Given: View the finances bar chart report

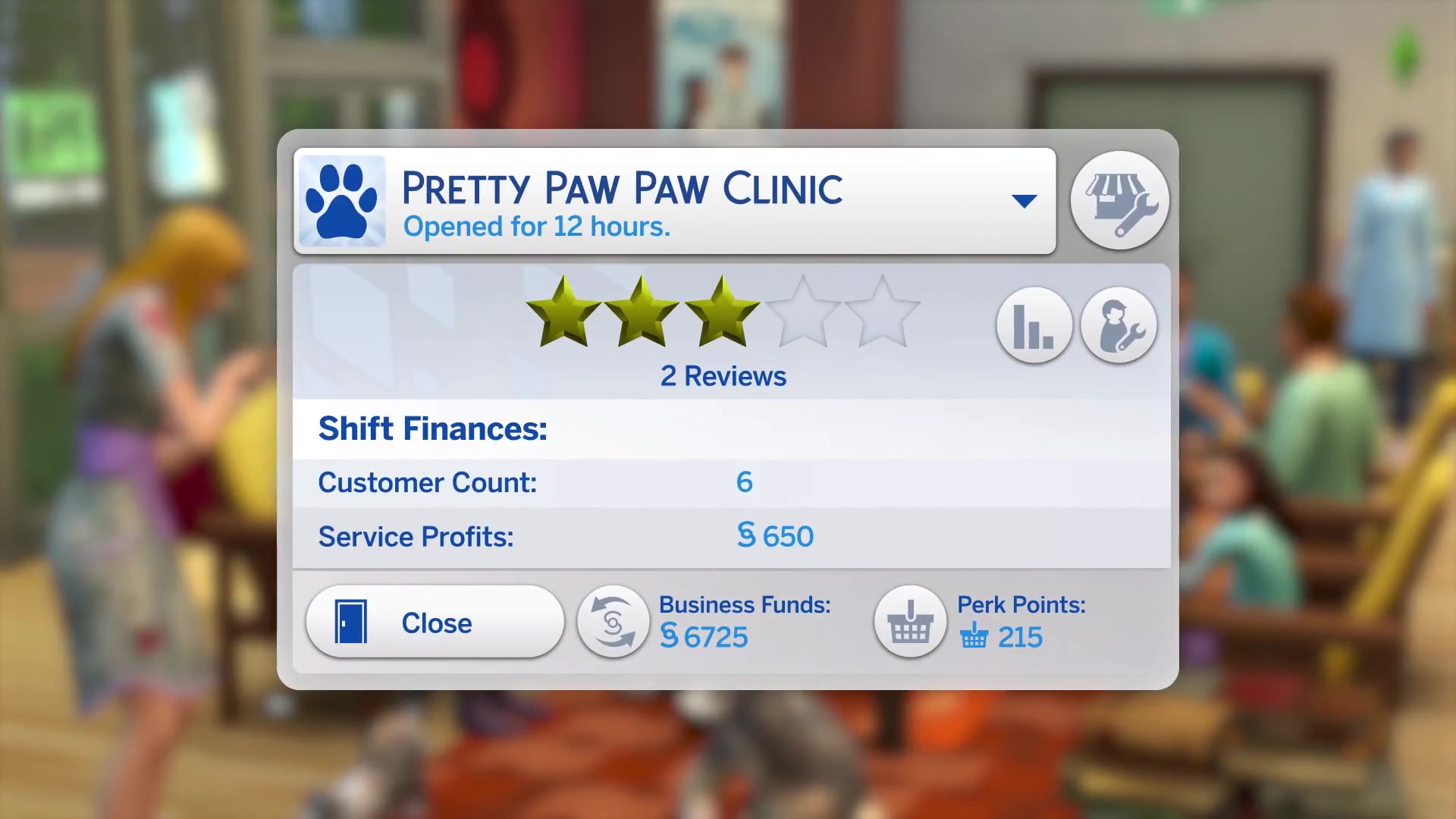Looking at the screenshot, I should coord(1034,325).
